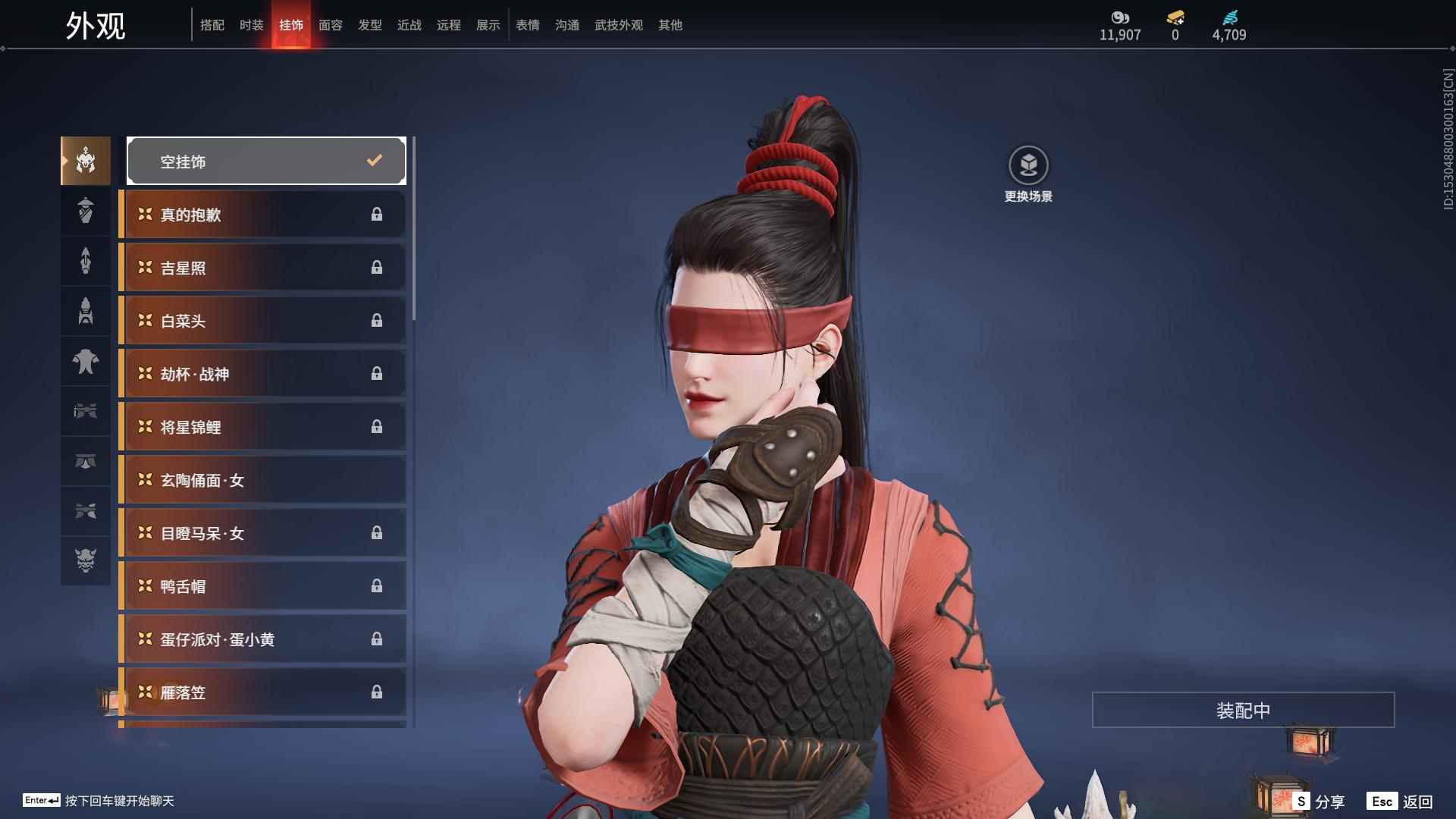The image size is (1456, 819).
Task: Select the back ornament category icon
Action: (x=85, y=261)
